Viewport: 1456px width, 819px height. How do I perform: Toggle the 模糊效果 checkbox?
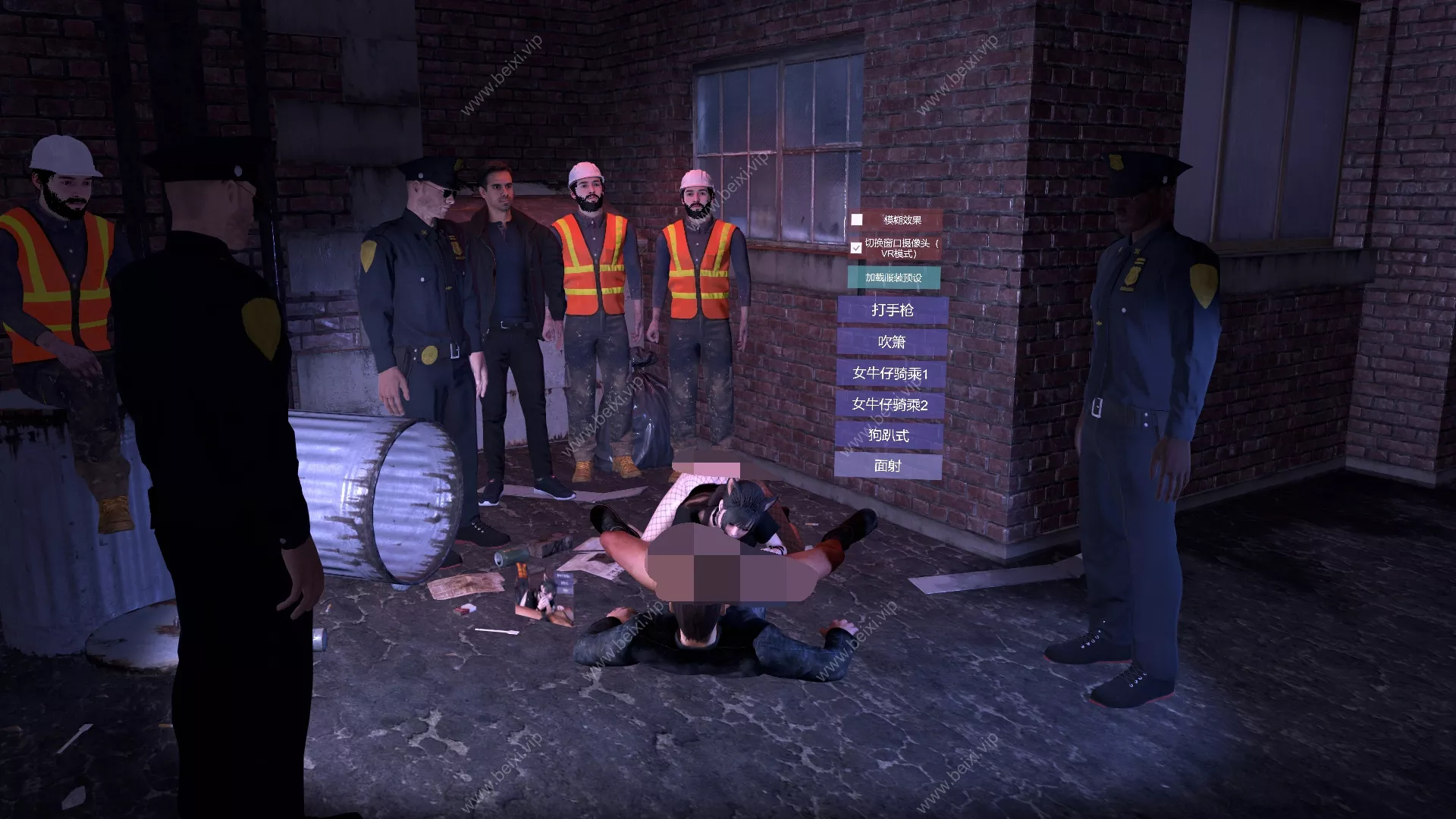[x=857, y=220]
